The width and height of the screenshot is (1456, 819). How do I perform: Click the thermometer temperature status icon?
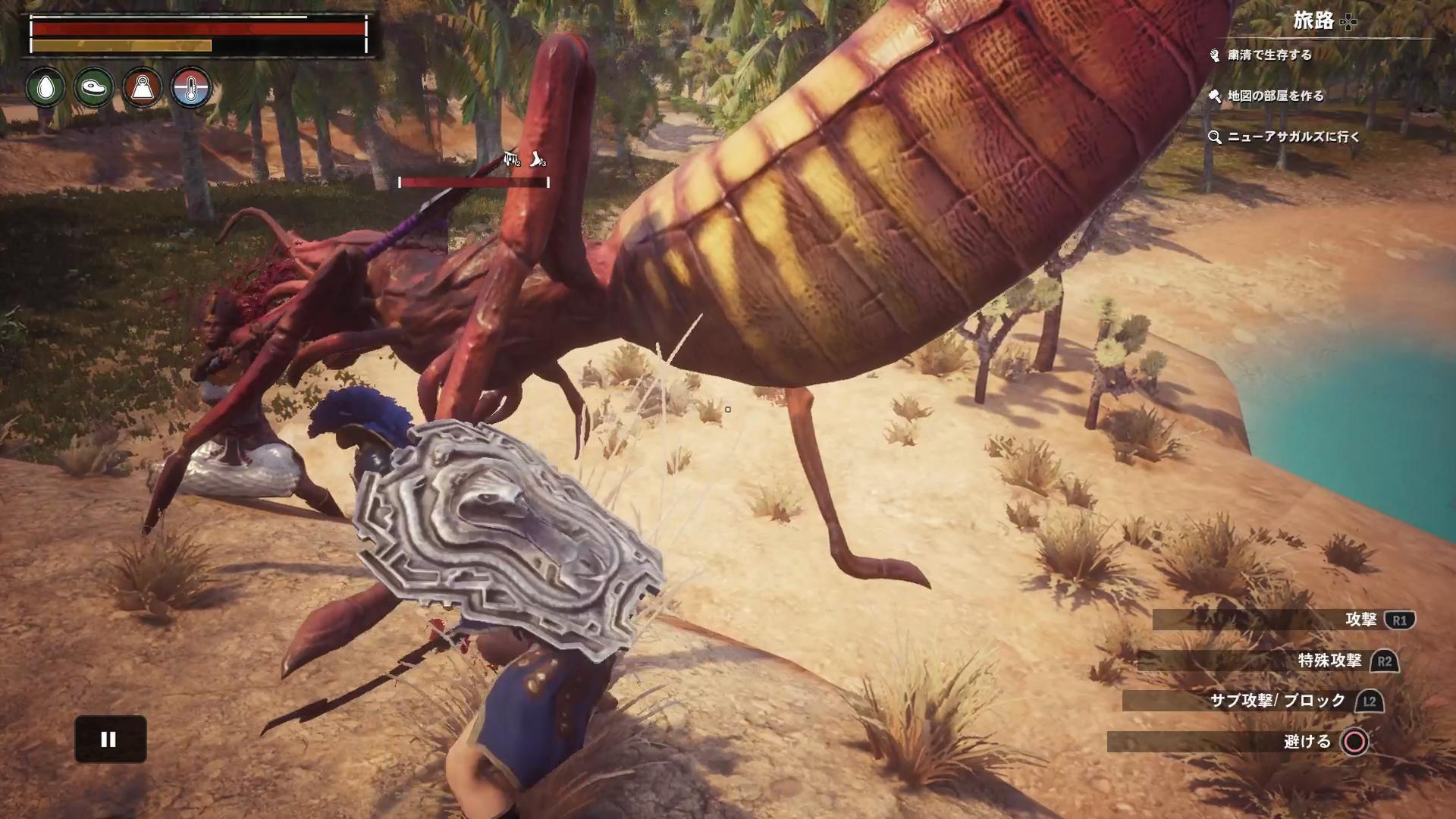pyautogui.click(x=190, y=88)
